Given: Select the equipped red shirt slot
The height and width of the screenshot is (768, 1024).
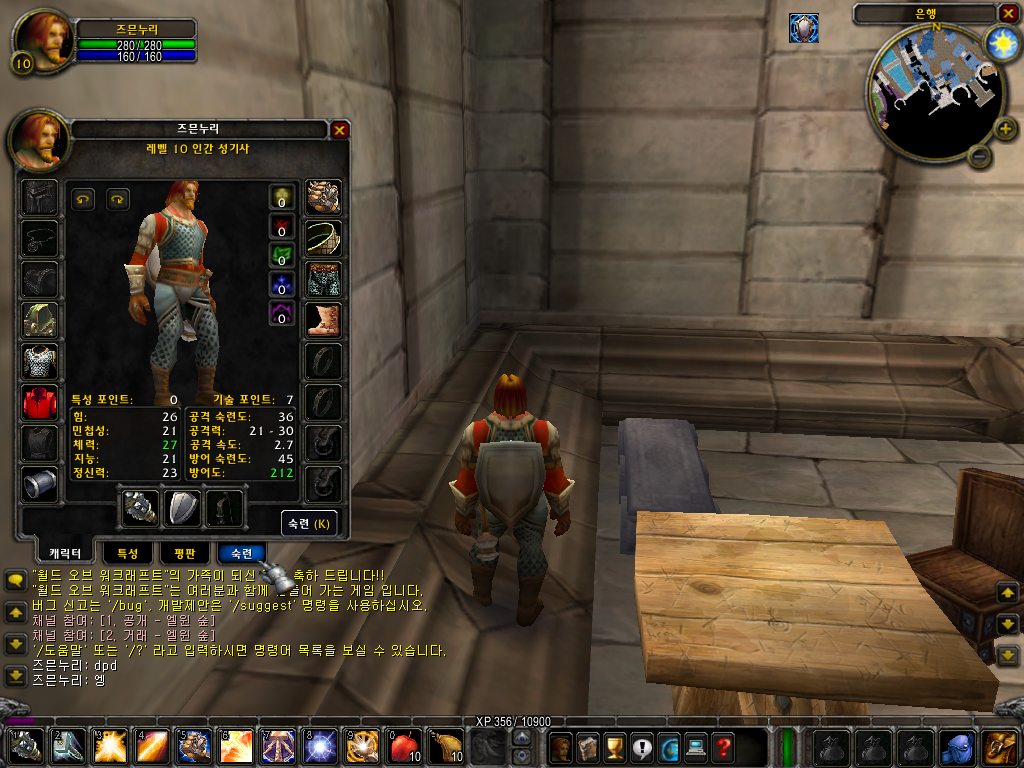Looking at the screenshot, I should click(41, 402).
